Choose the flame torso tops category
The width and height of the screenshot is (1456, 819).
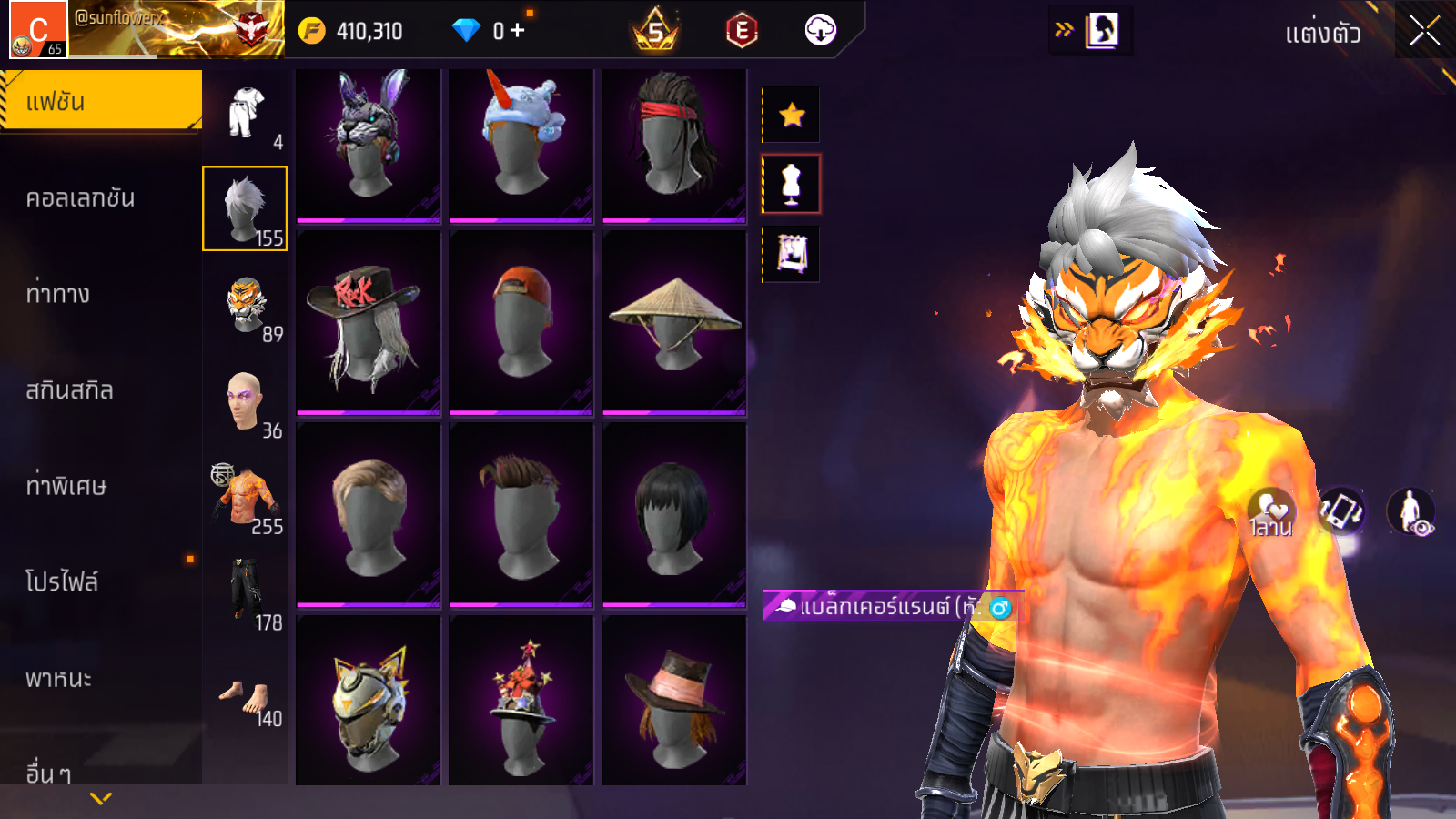245,497
